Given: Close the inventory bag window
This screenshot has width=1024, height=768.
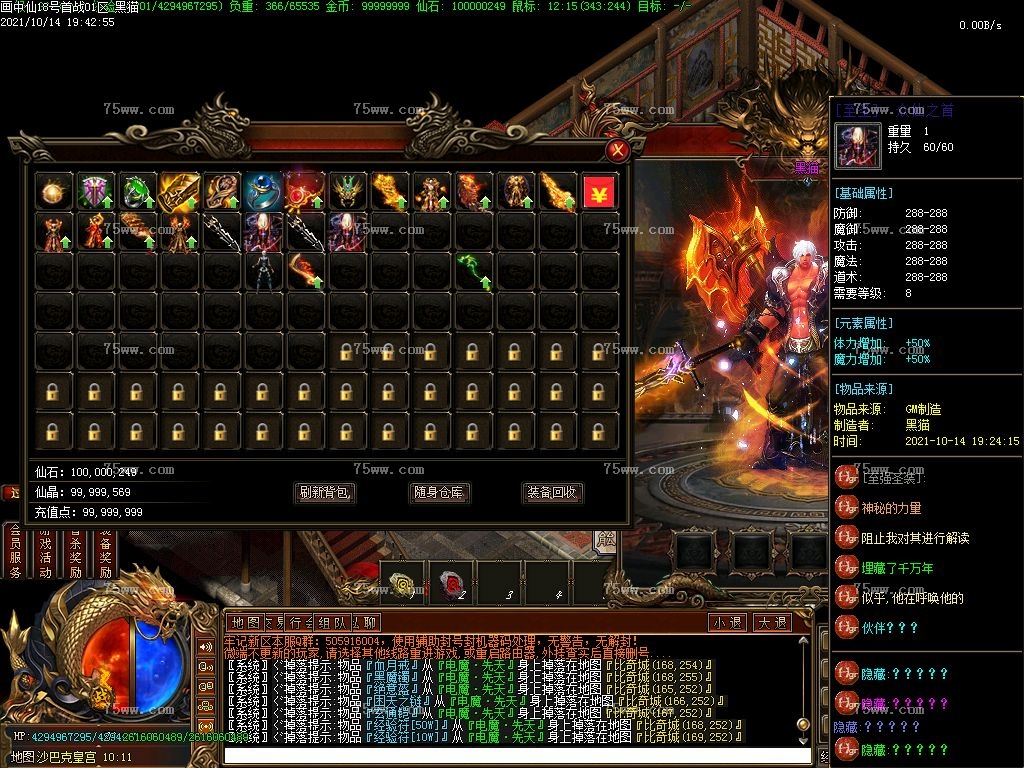Looking at the screenshot, I should click(x=618, y=151).
